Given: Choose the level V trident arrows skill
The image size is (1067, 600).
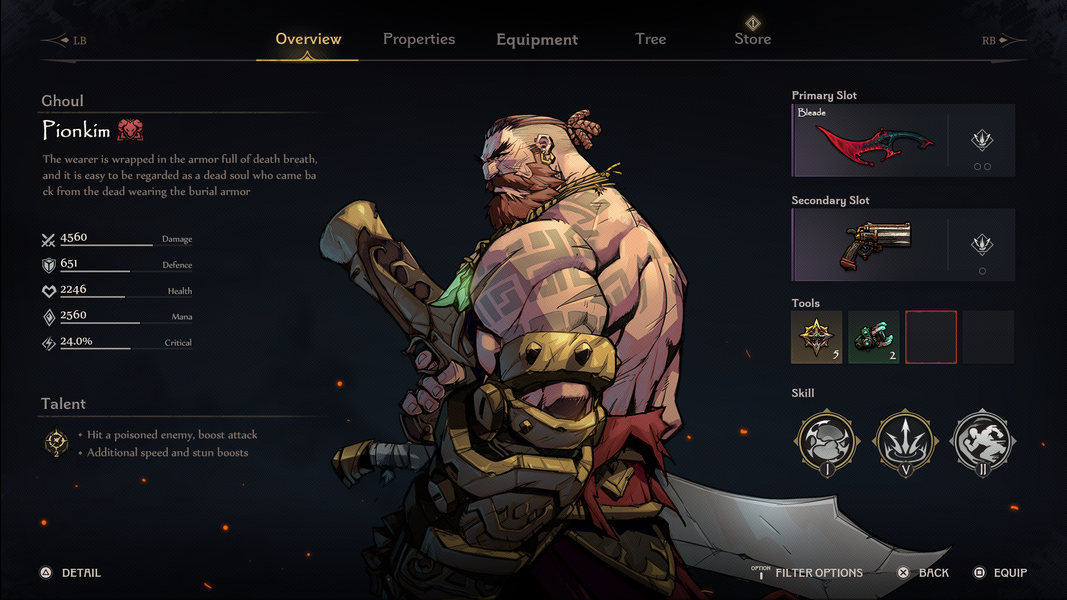Looking at the screenshot, I should click(x=905, y=441).
